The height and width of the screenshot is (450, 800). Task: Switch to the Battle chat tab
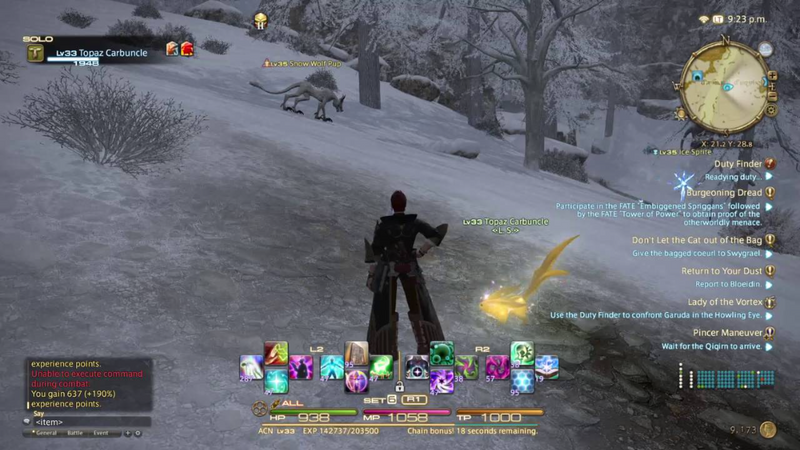pyautogui.click(x=74, y=433)
